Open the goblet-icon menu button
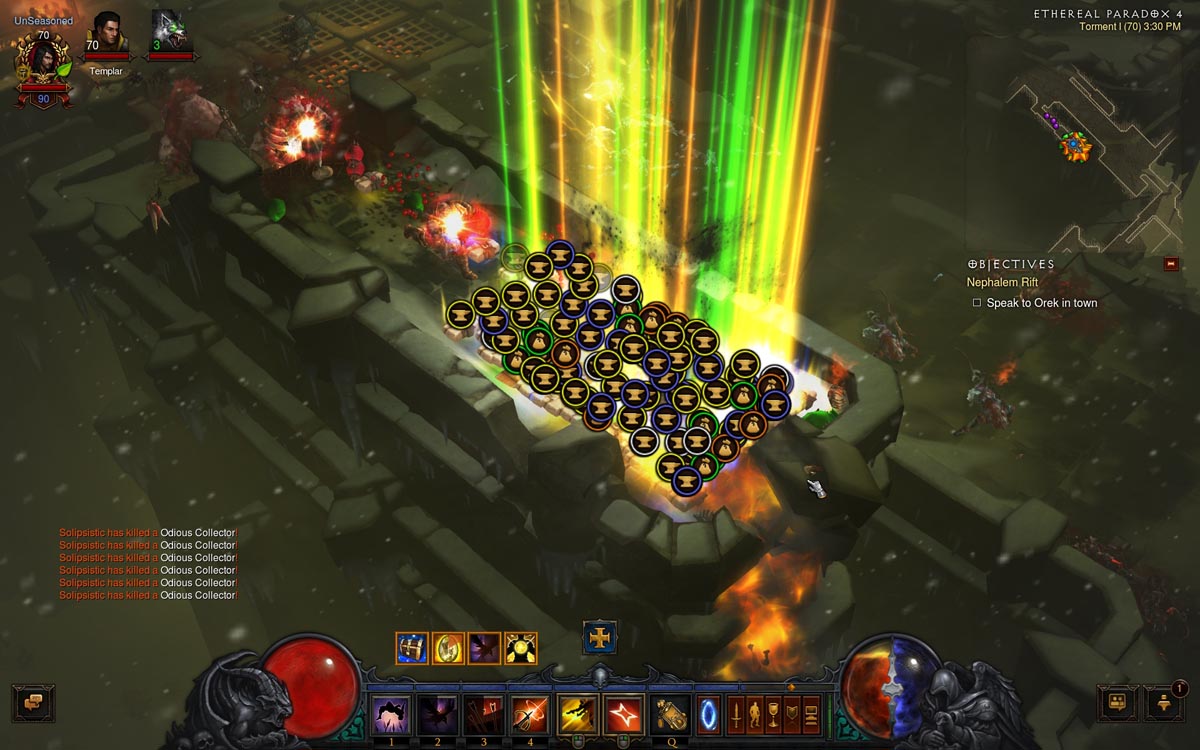Image resolution: width=1200 pixels, height=750 pixels. click(x=773, y=714)
